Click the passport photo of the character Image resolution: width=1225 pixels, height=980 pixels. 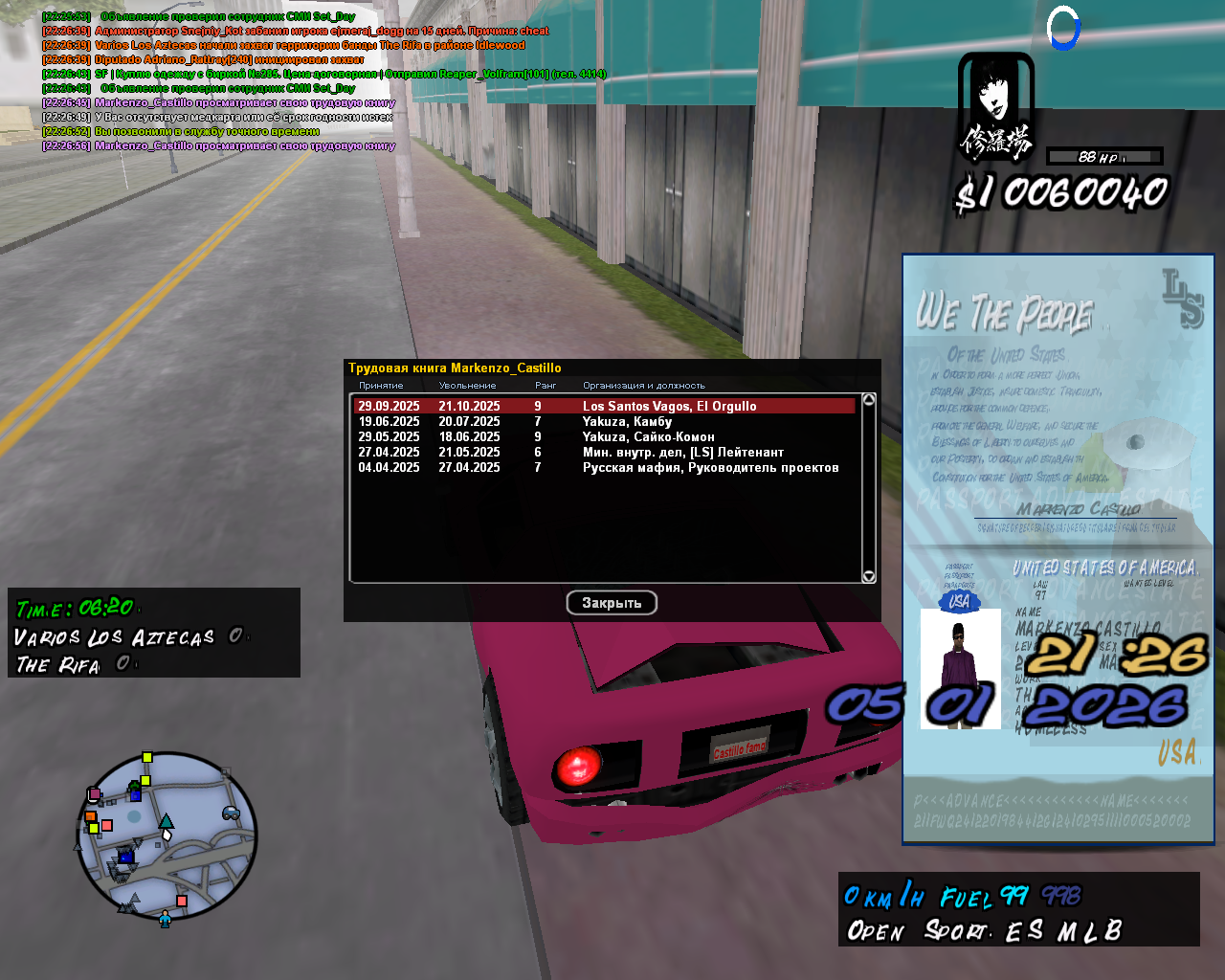click(960, 669)
